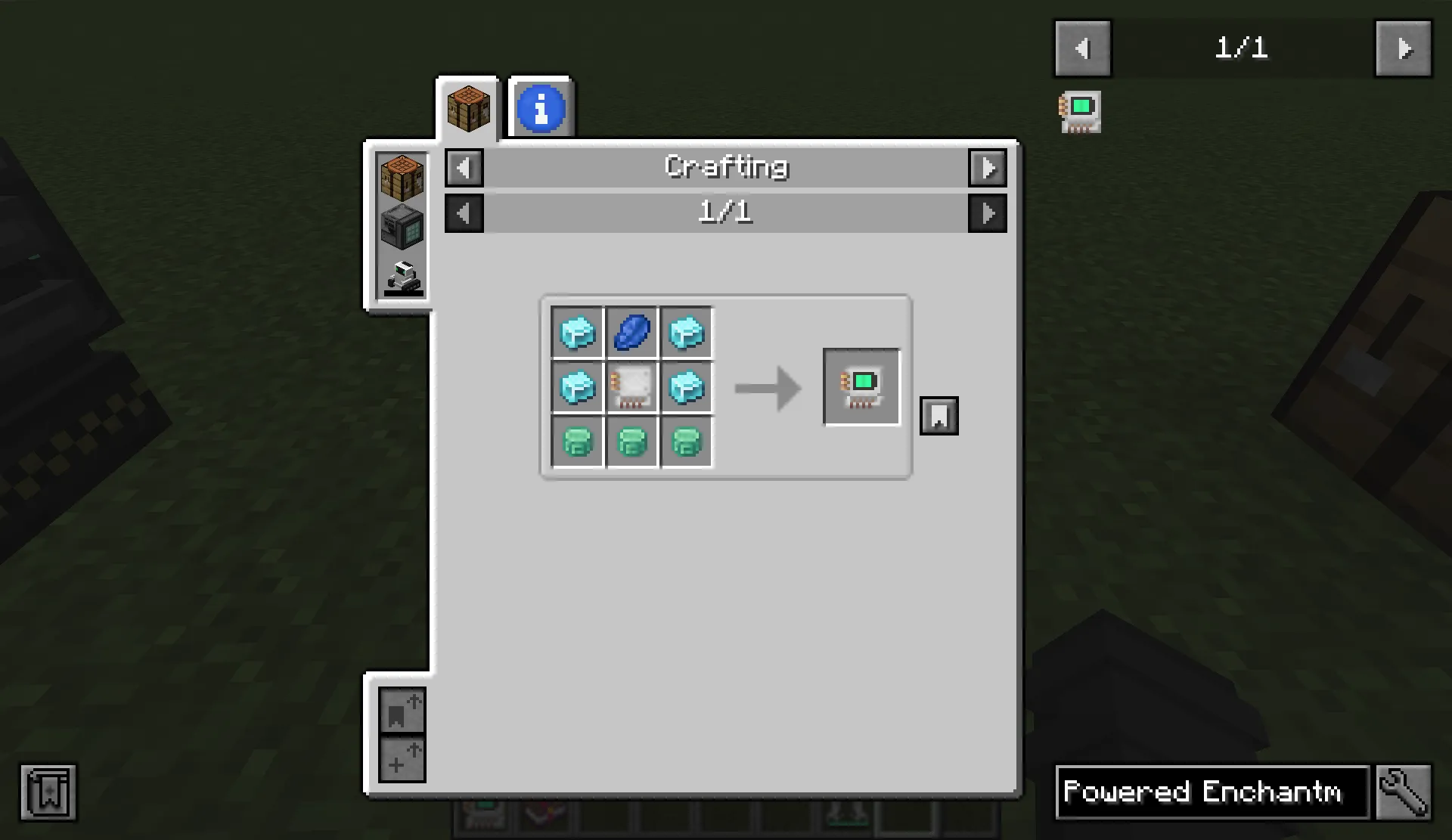Click the lapis lazuli ingredient slot
Viewport: 1452px width, 840px height.
pyautogui.click(x=631, y=332)
